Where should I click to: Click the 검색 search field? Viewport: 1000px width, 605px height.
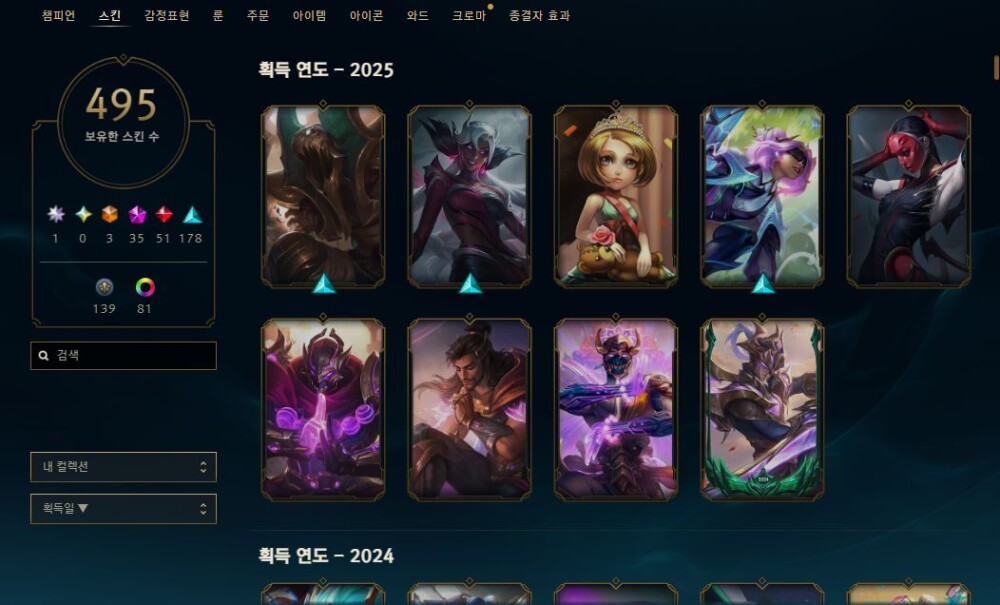click(x=124, y=355)
